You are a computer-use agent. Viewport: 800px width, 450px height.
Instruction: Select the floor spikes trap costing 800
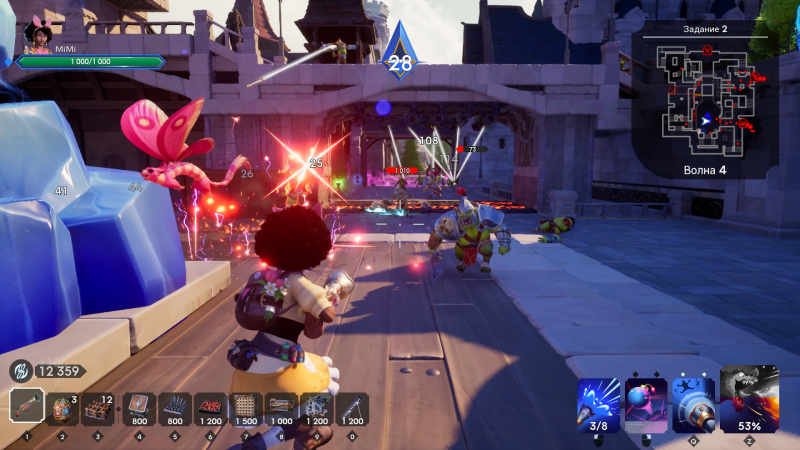click(x=174, y=407)
